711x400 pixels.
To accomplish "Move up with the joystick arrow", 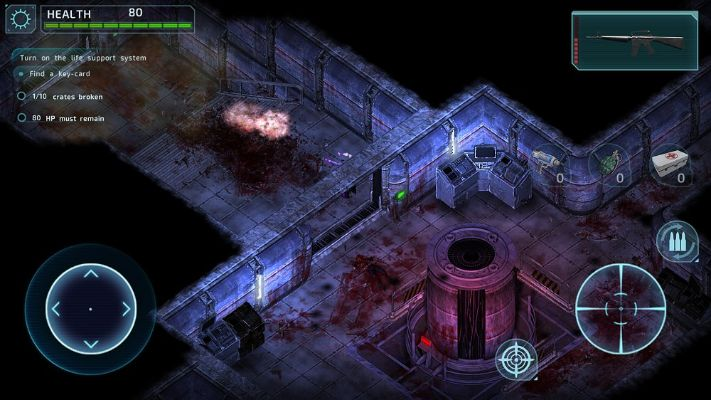I will tap(90, 273).
